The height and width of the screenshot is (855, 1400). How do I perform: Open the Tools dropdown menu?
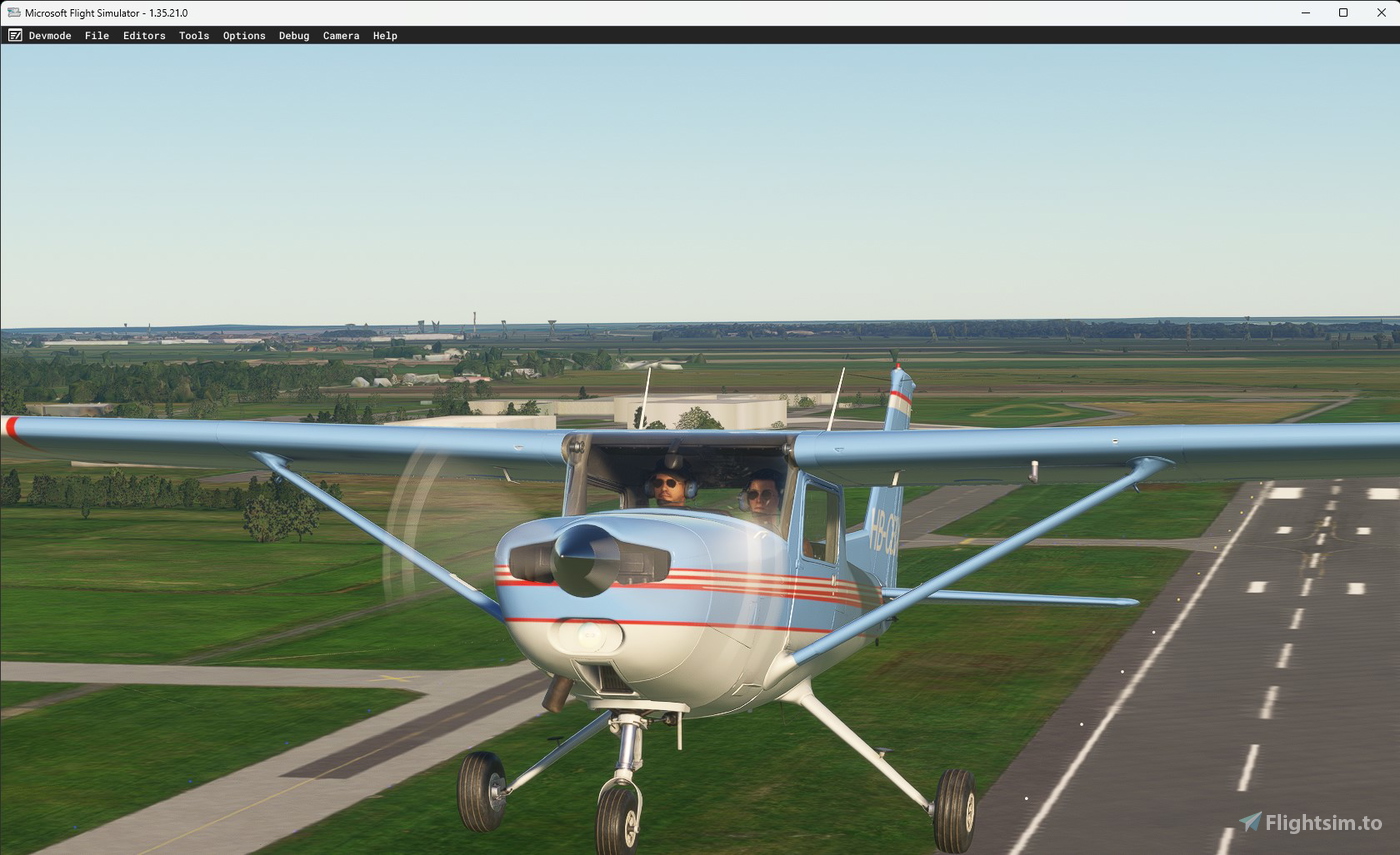pyautogui.click(x=194, y=35)
